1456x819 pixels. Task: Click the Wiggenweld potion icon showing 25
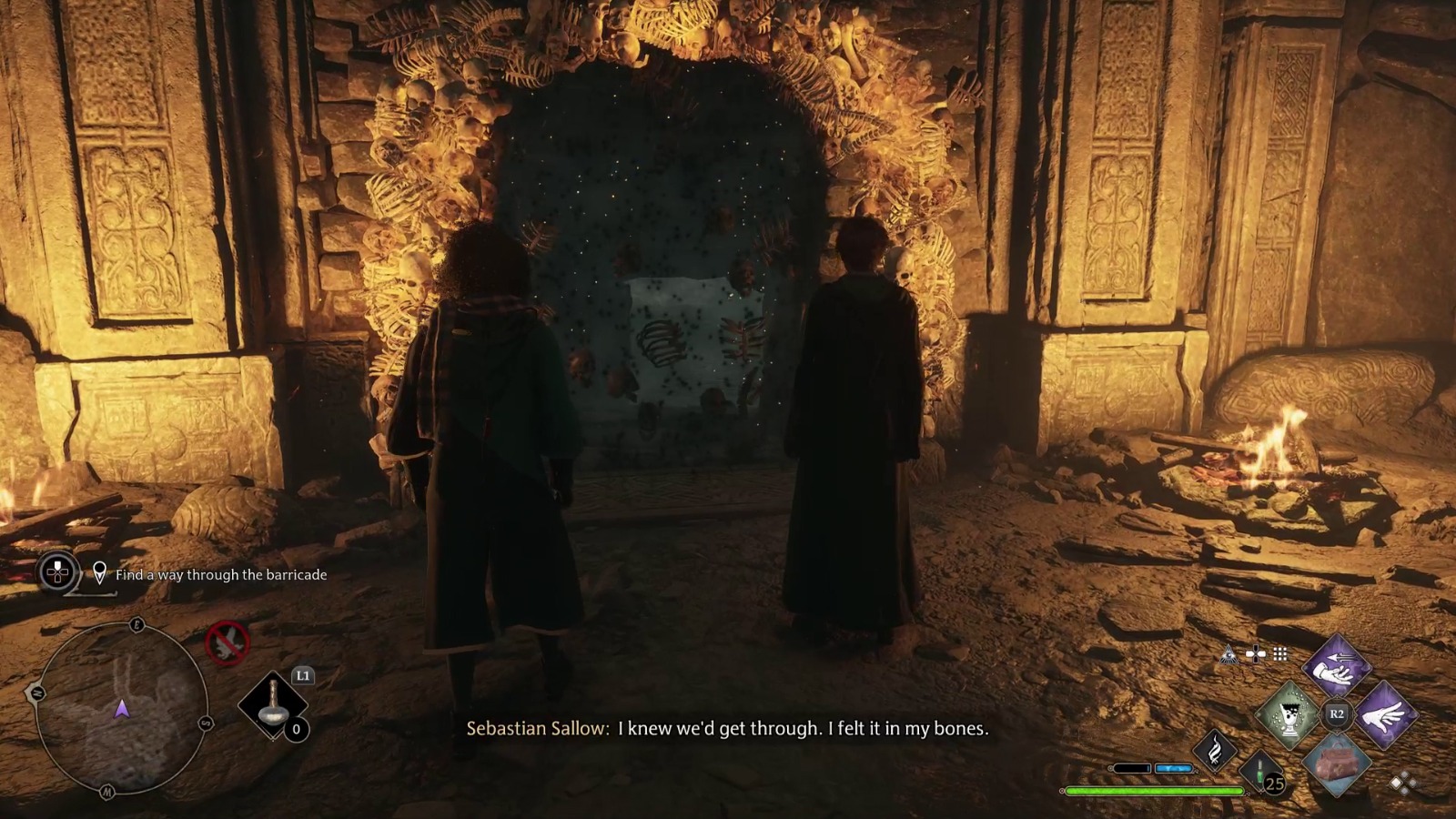1263,773
